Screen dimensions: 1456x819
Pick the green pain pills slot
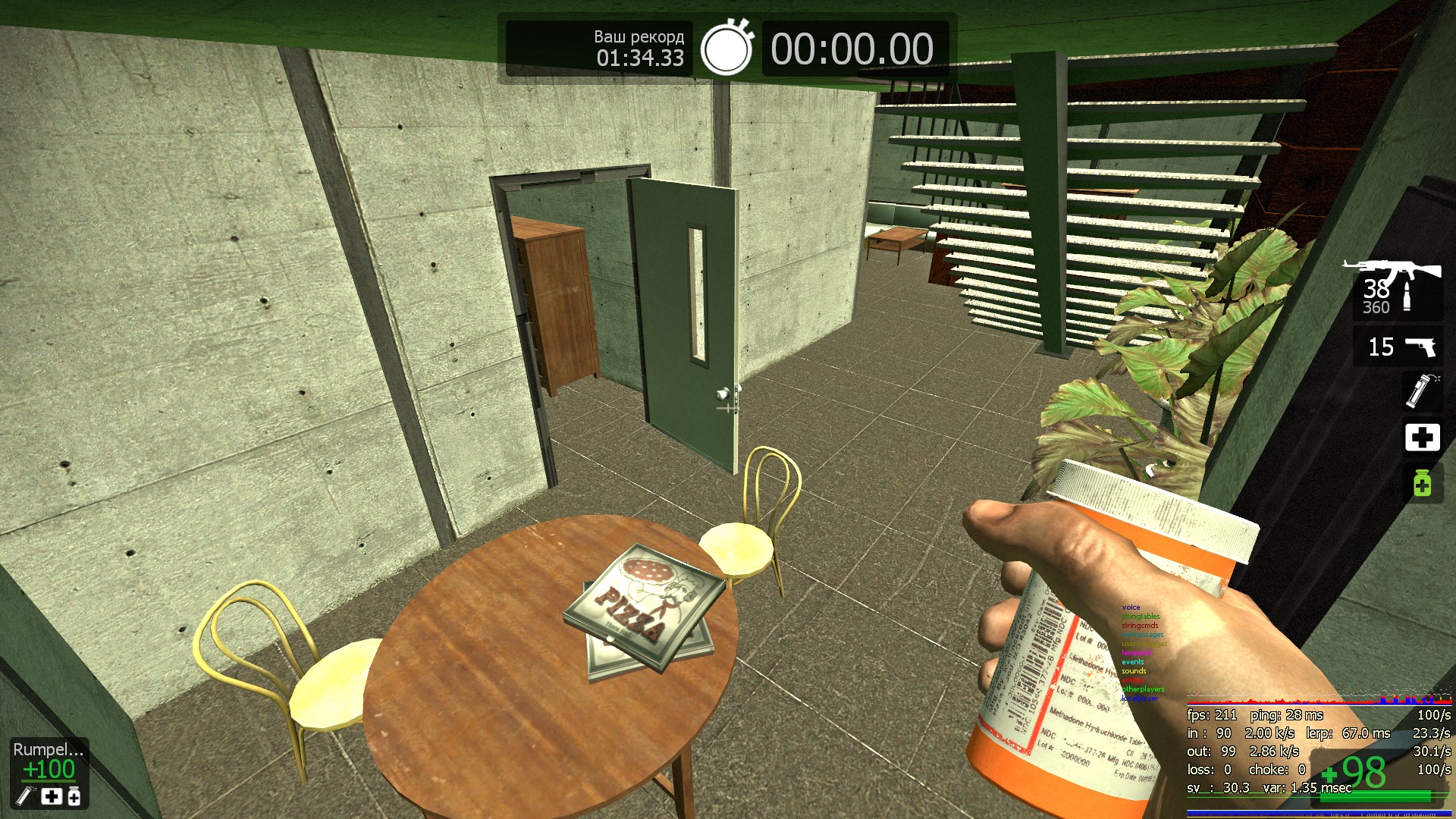[x=1422, y=483]
